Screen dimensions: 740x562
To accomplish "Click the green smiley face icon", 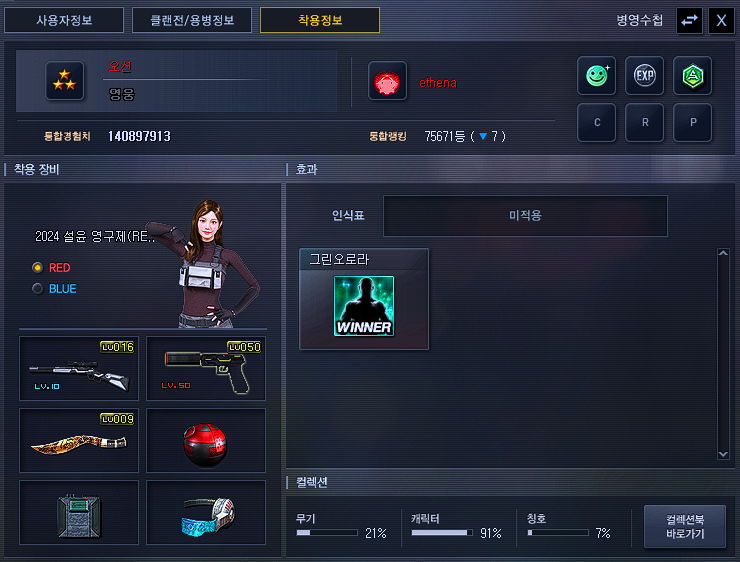I will 597,75.
